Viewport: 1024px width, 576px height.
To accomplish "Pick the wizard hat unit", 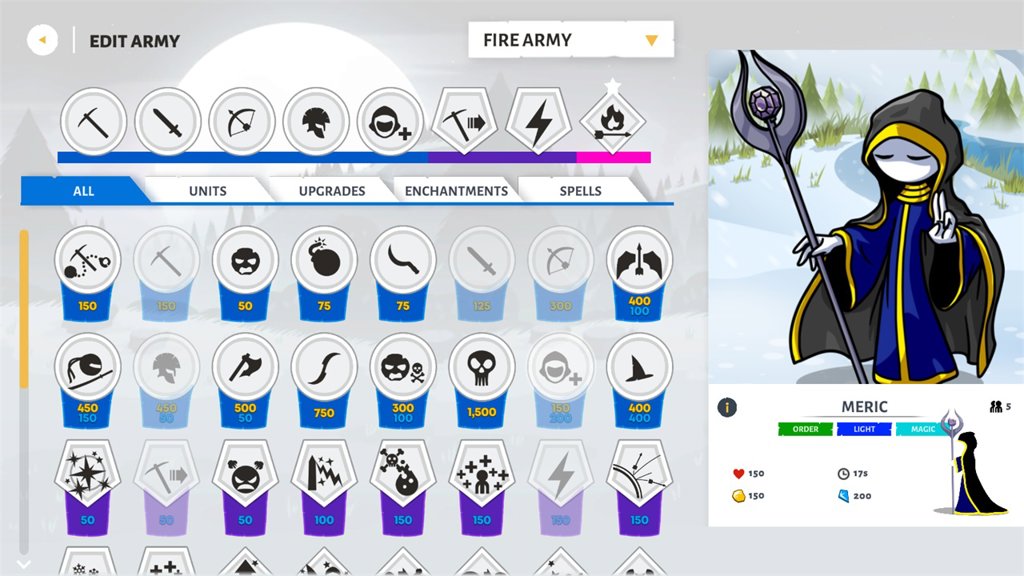I will [639, 370].
